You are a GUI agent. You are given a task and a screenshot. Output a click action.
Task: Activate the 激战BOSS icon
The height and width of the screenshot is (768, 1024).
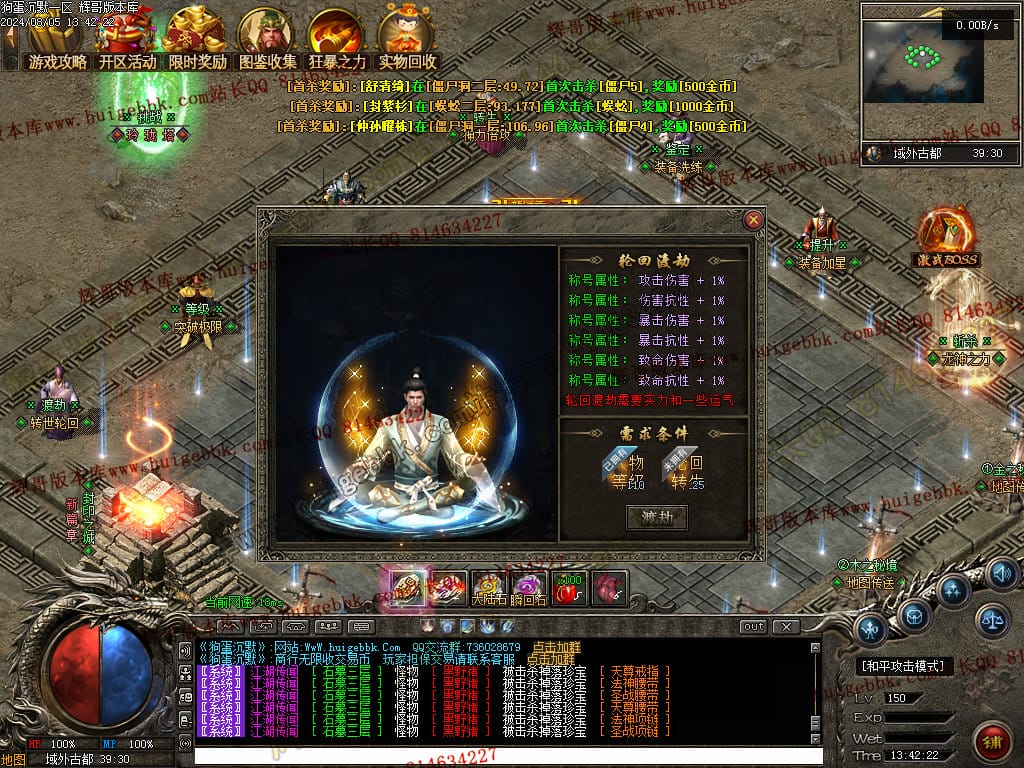coord(944,236)
